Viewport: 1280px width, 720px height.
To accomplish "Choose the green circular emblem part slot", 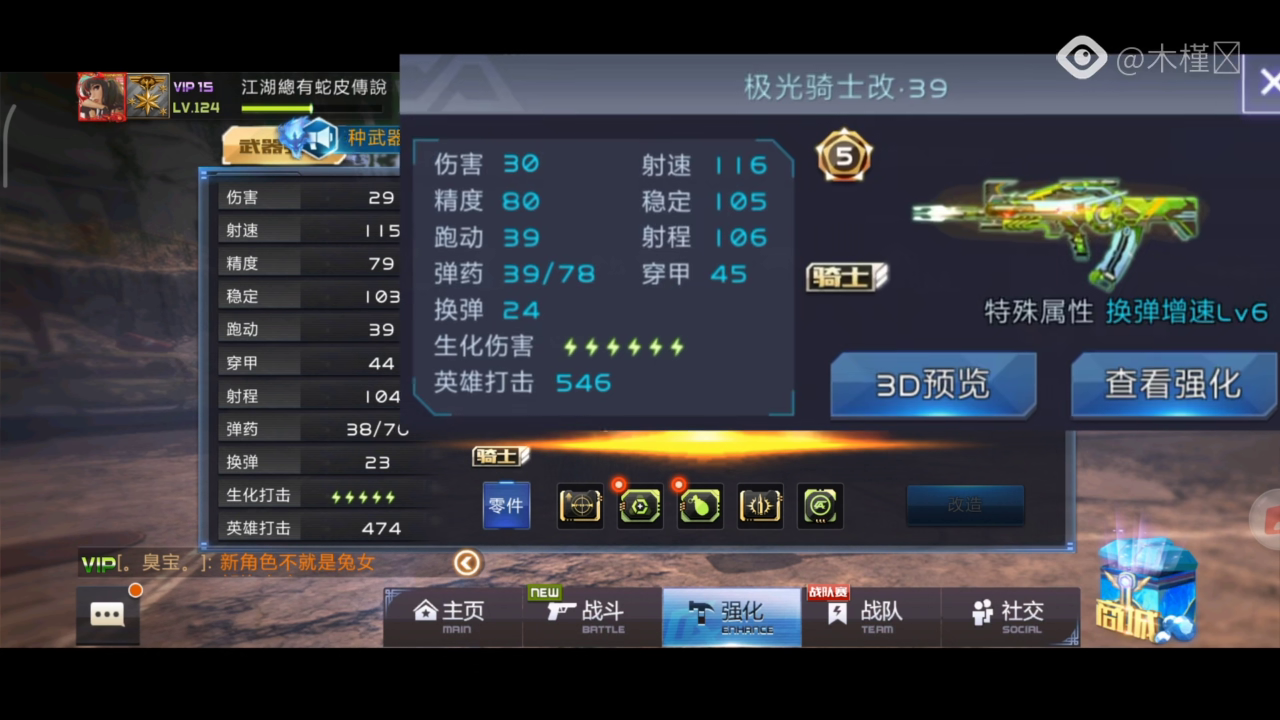I will click(820, 506).
